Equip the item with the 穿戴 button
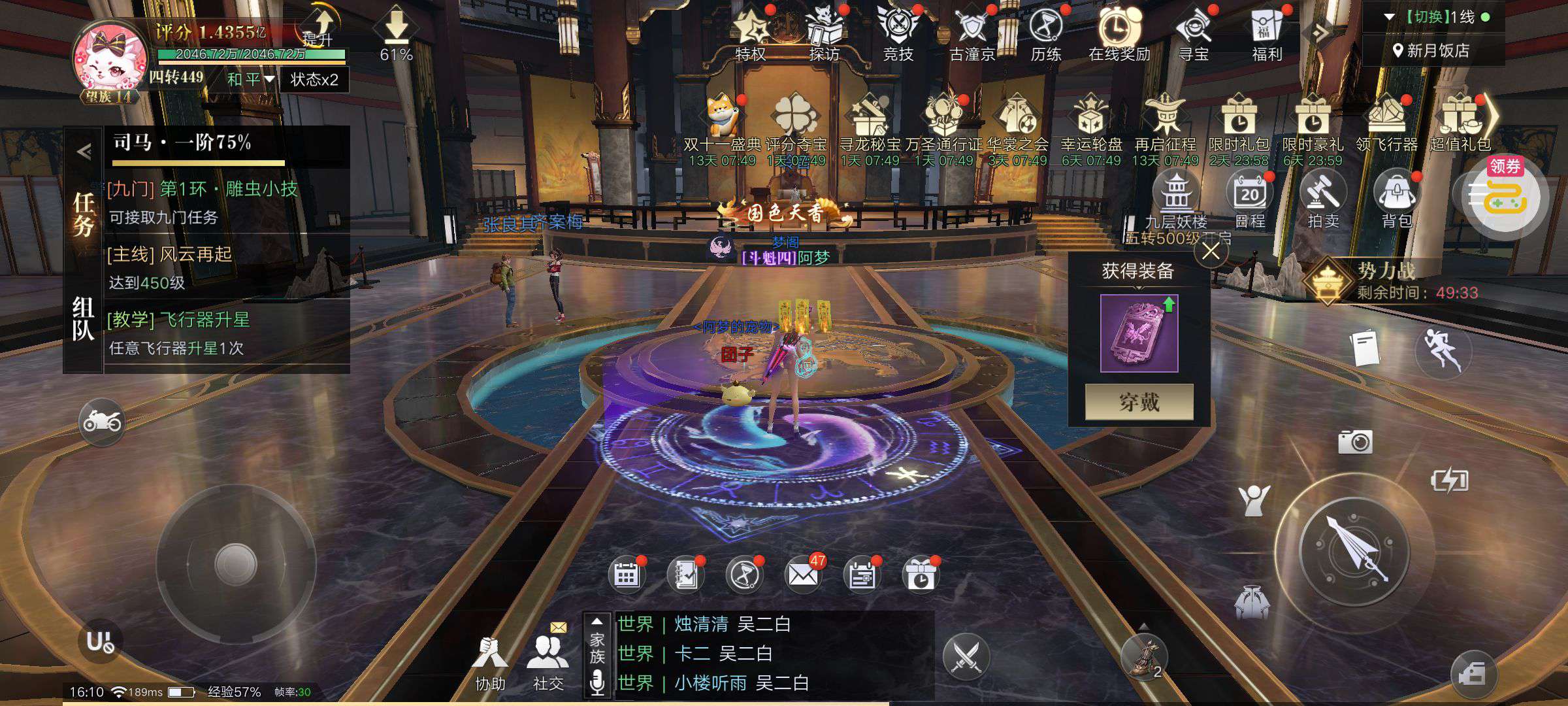Screen dimensions: 1568x706 point(1139,401)
